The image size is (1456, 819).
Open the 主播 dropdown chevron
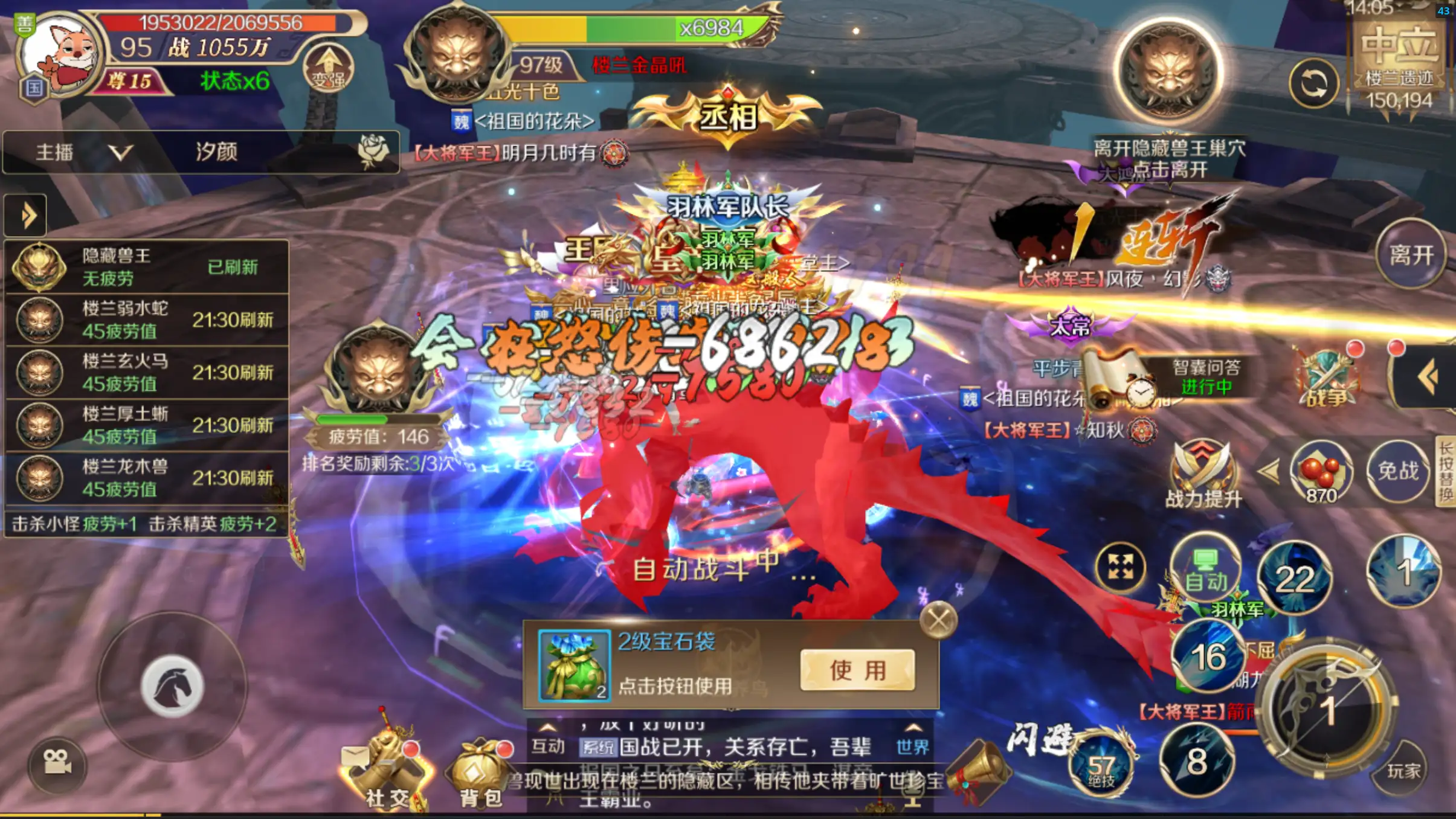click(121, 153)
